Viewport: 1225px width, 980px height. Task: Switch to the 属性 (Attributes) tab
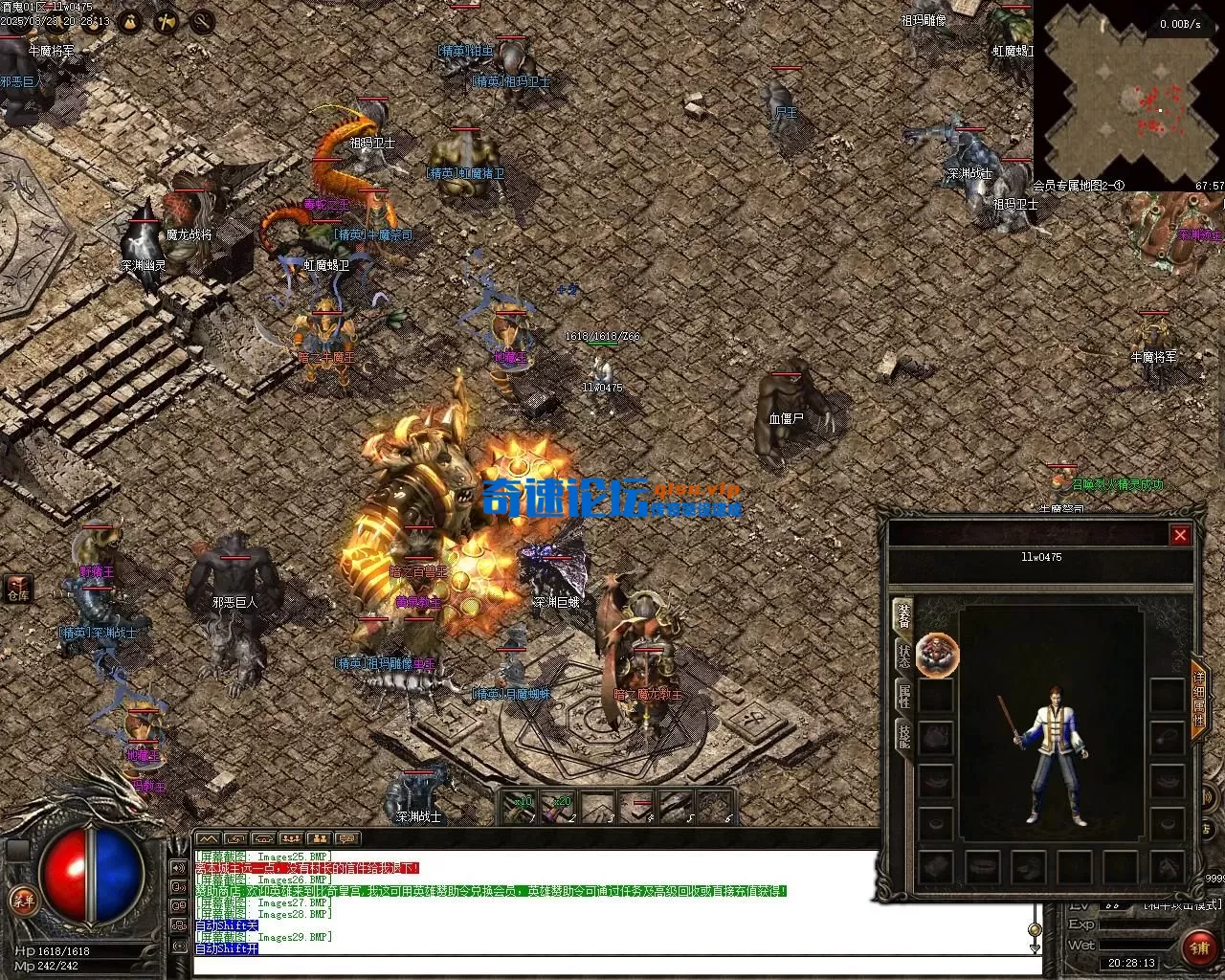[903, 696]
